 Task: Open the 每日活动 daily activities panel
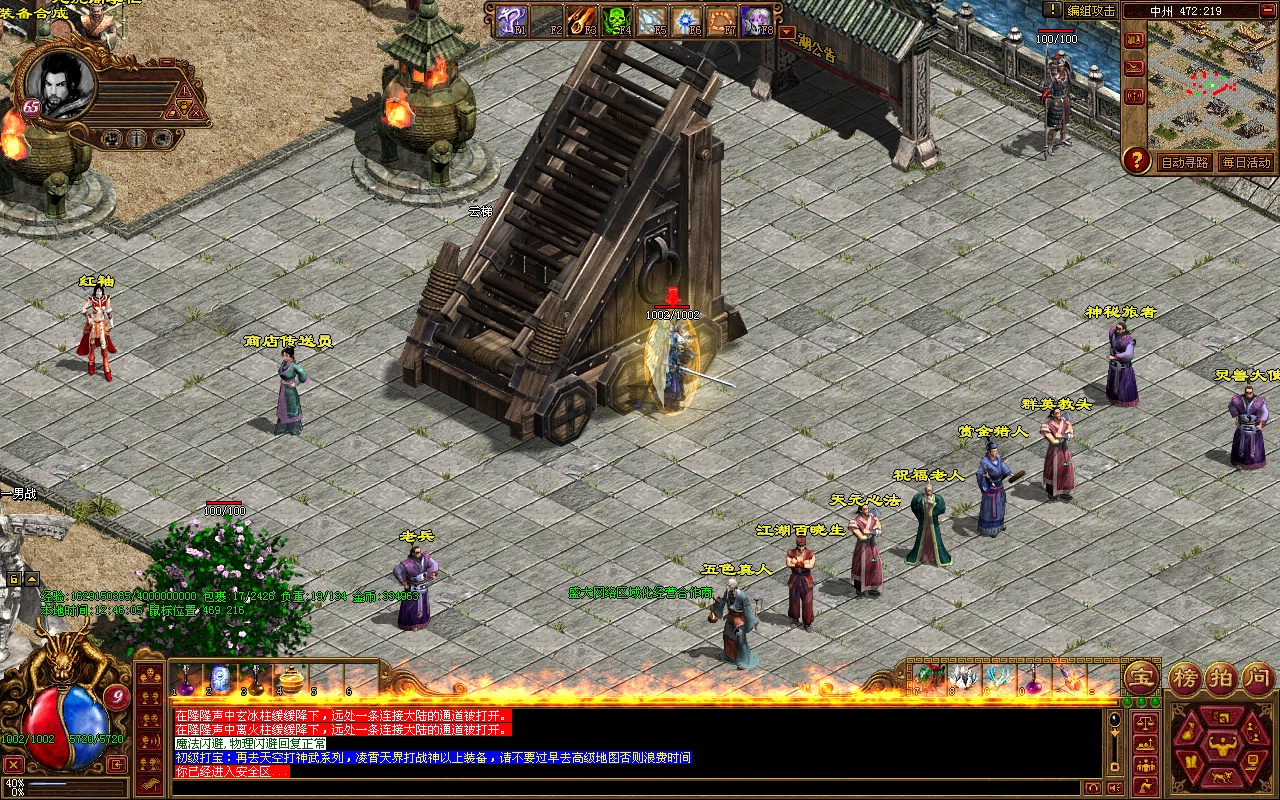pyautogui.click(x=1245, y=162)
